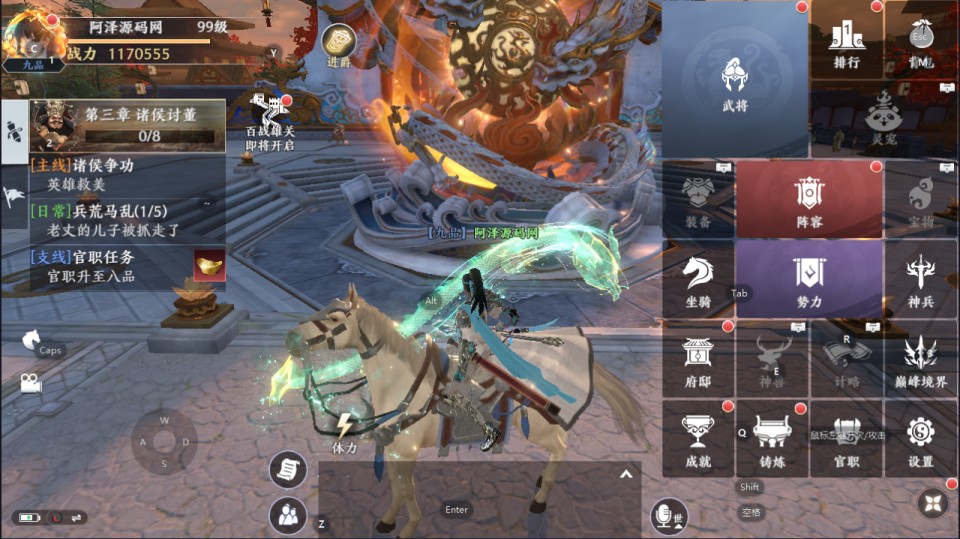Open the 装备 equipment menu
Viewport: 960px width, 539px height.
[x=698, y=199]
